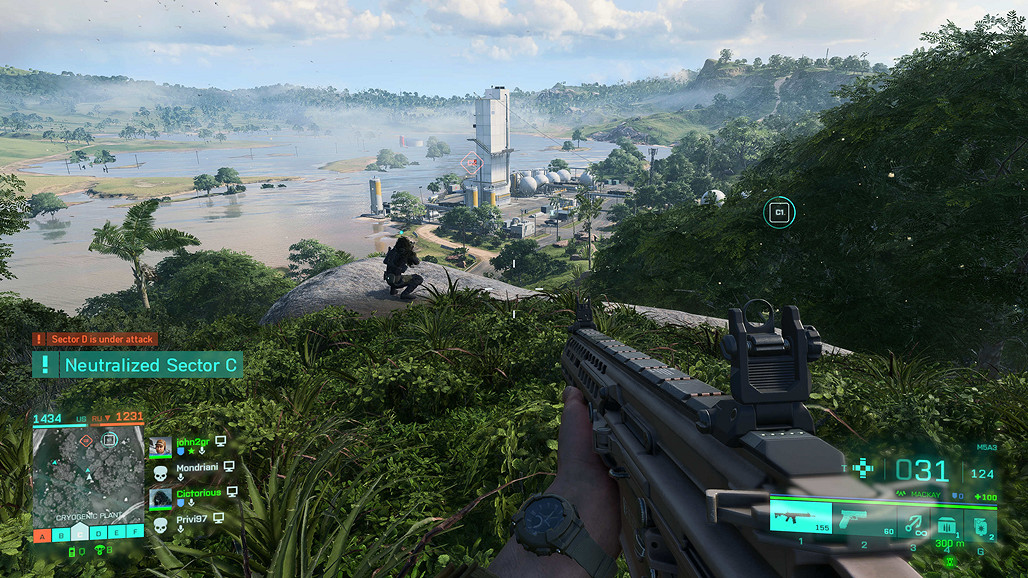Select sector A on the objective bar

(x=42, y=535)
